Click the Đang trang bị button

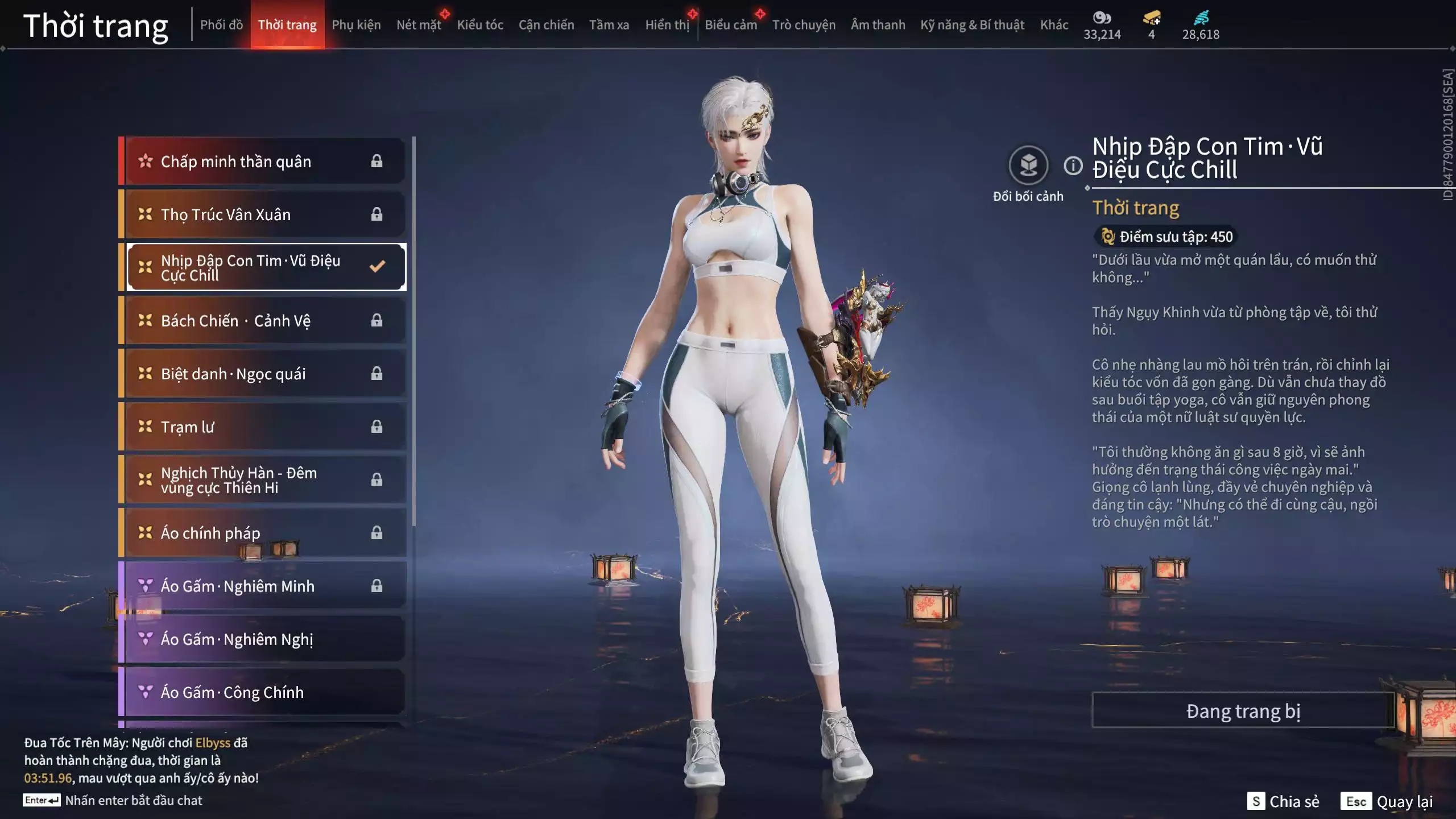pyautogui.click(x=1243, y=711)
